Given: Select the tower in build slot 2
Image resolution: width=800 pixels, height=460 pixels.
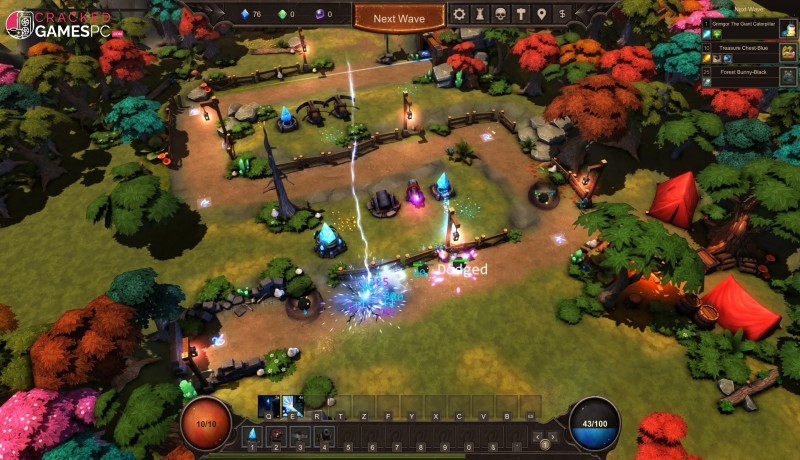Looking at the screenshot, I should [276, 435].
